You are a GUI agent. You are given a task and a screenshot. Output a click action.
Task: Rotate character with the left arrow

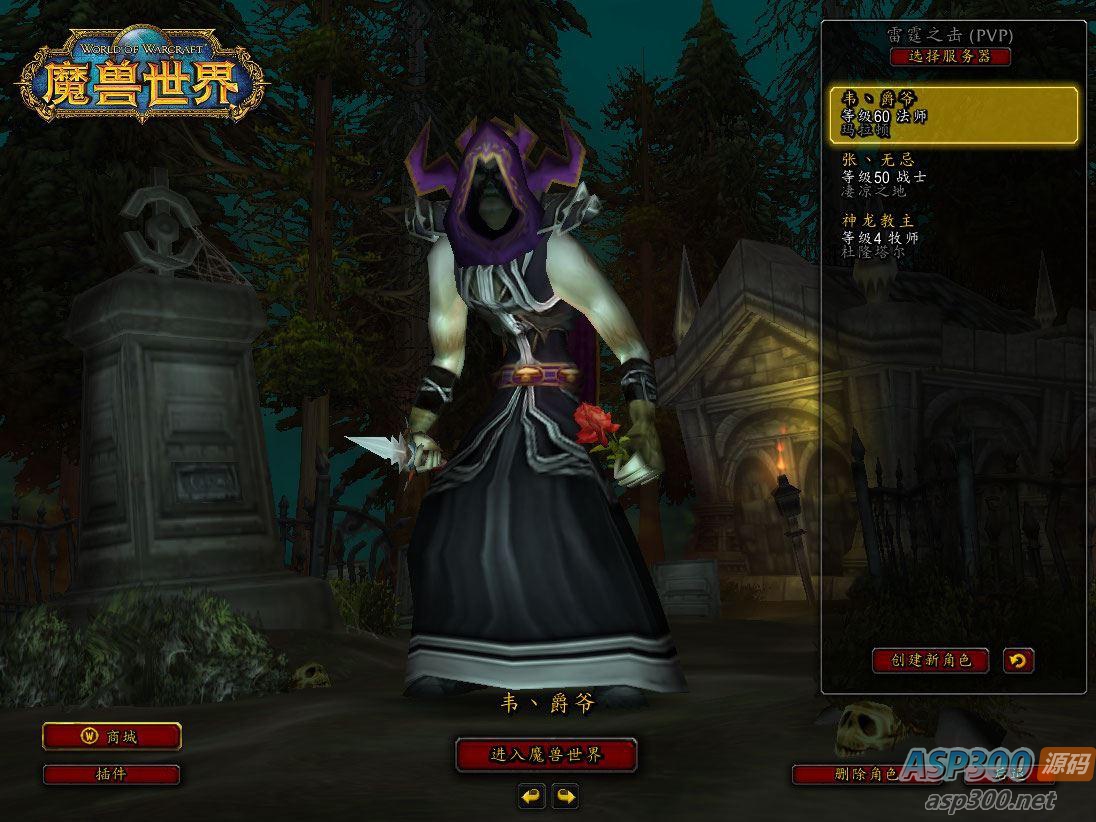point(531,796)
